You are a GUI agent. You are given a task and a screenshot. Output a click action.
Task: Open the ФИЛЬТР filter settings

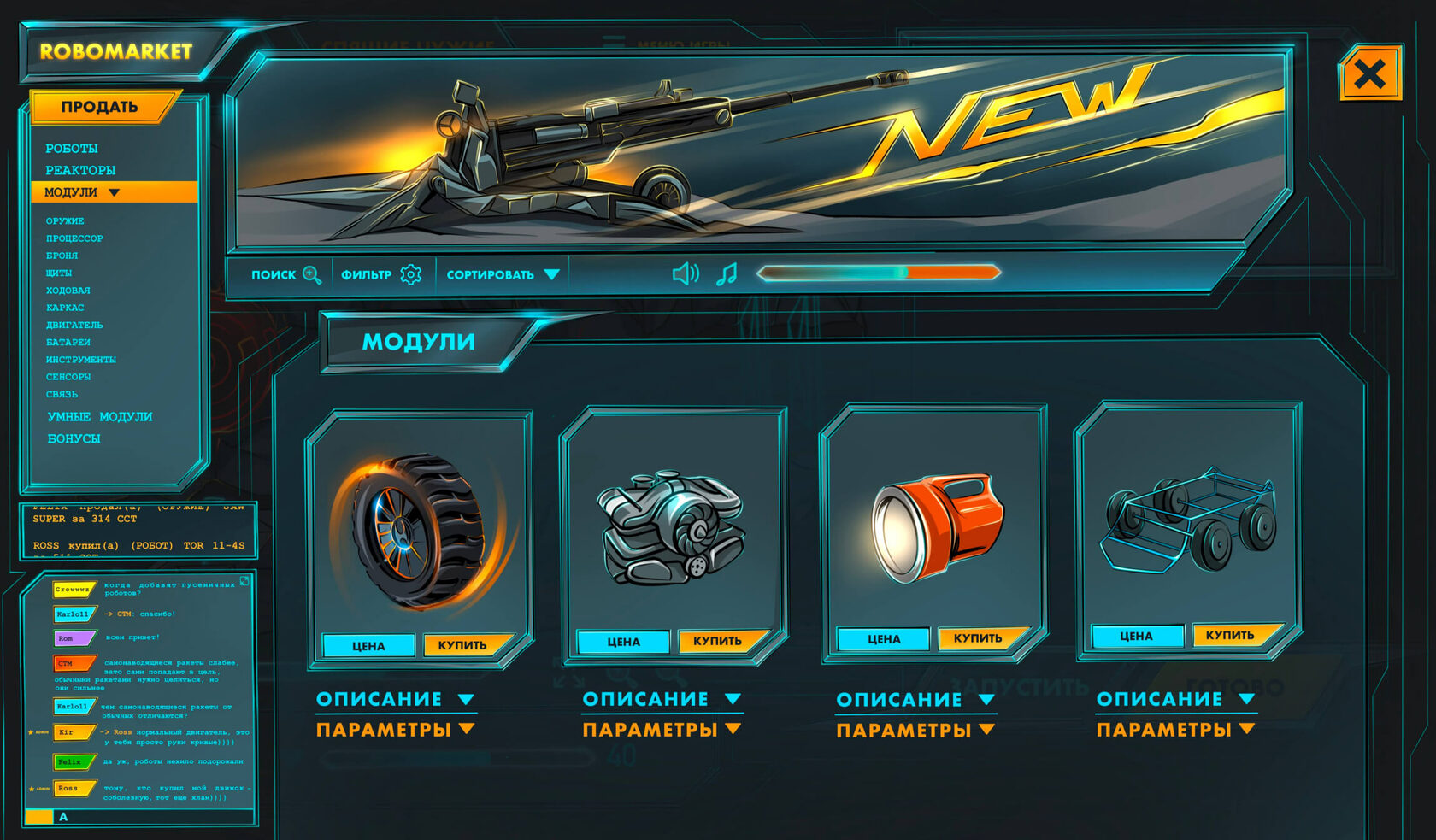click(x=381, y=275)
